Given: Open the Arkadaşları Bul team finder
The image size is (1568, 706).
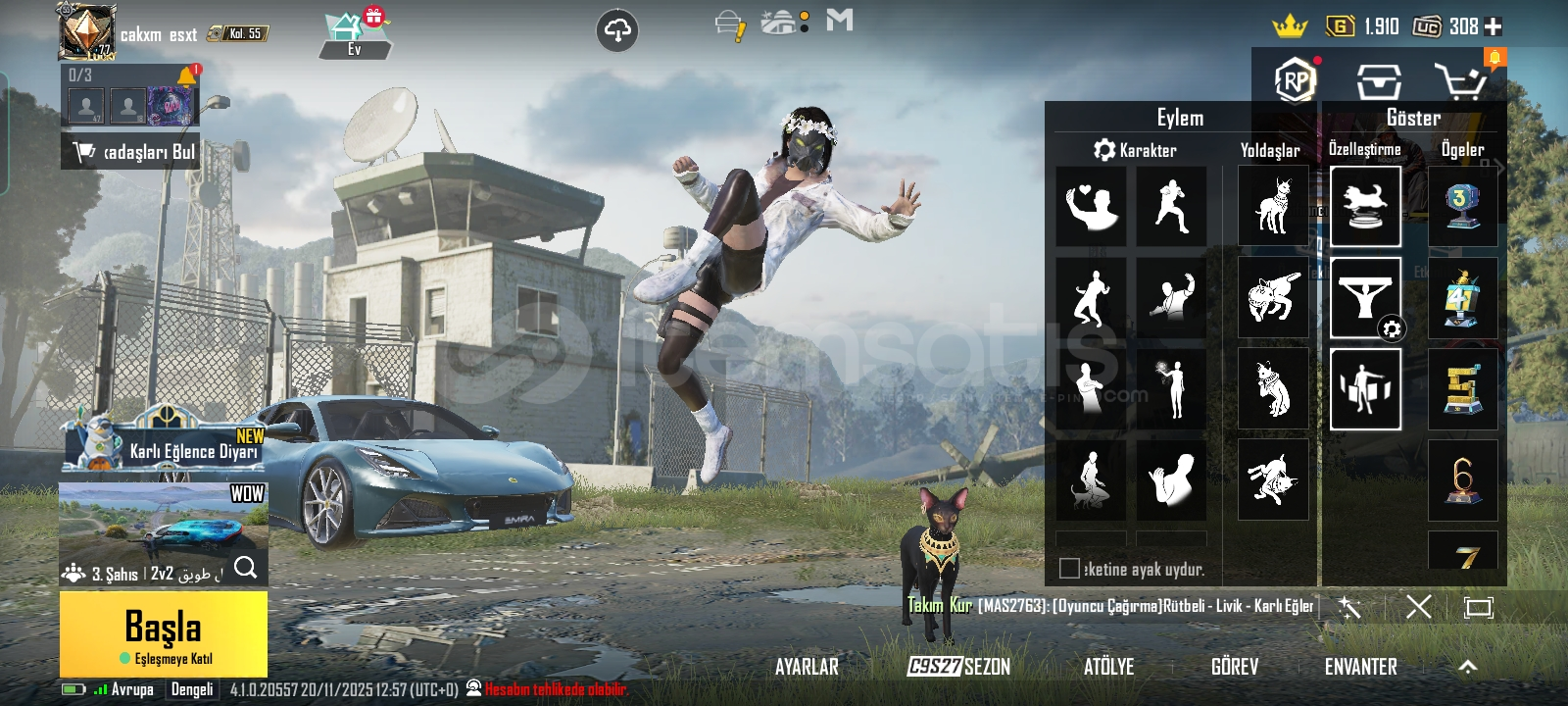Looking at the screenshot, I should click(131, 152).
